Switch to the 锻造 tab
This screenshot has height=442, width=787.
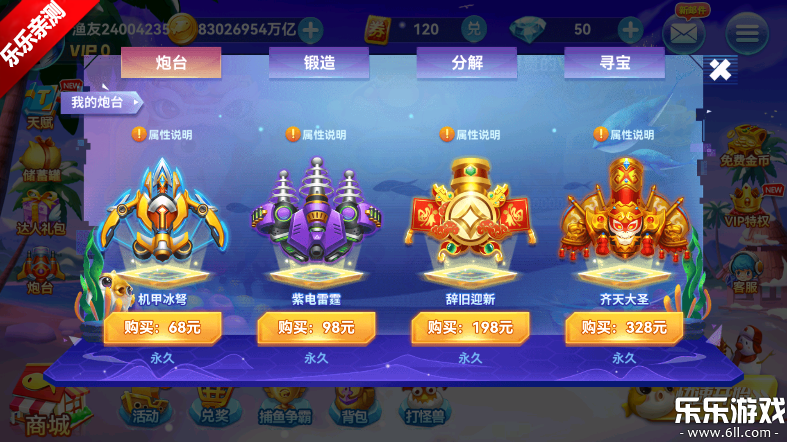pos(319,63)
